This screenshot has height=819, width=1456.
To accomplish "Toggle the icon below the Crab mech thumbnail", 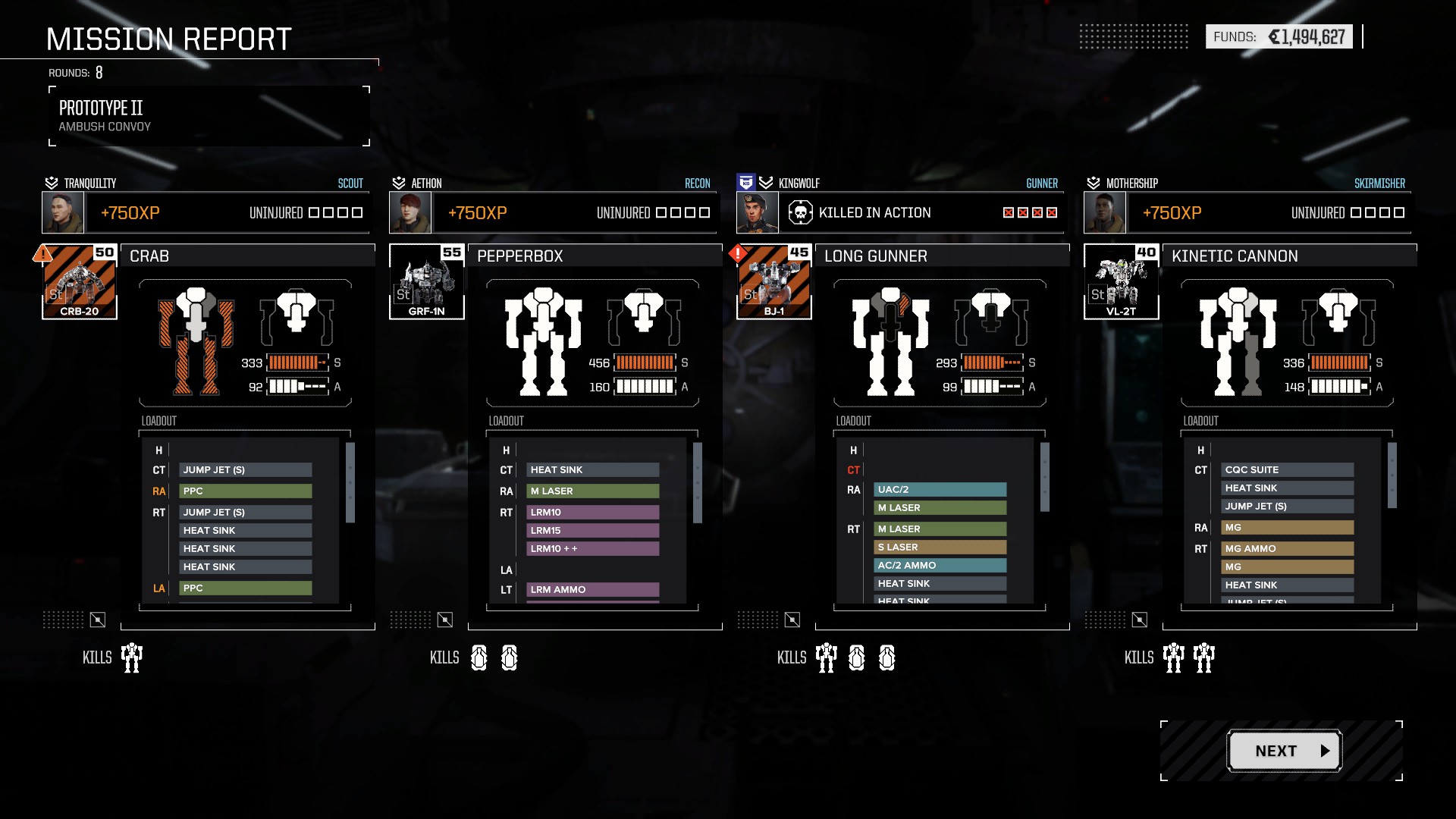I will pyautogui.click(x=98, y=620).
